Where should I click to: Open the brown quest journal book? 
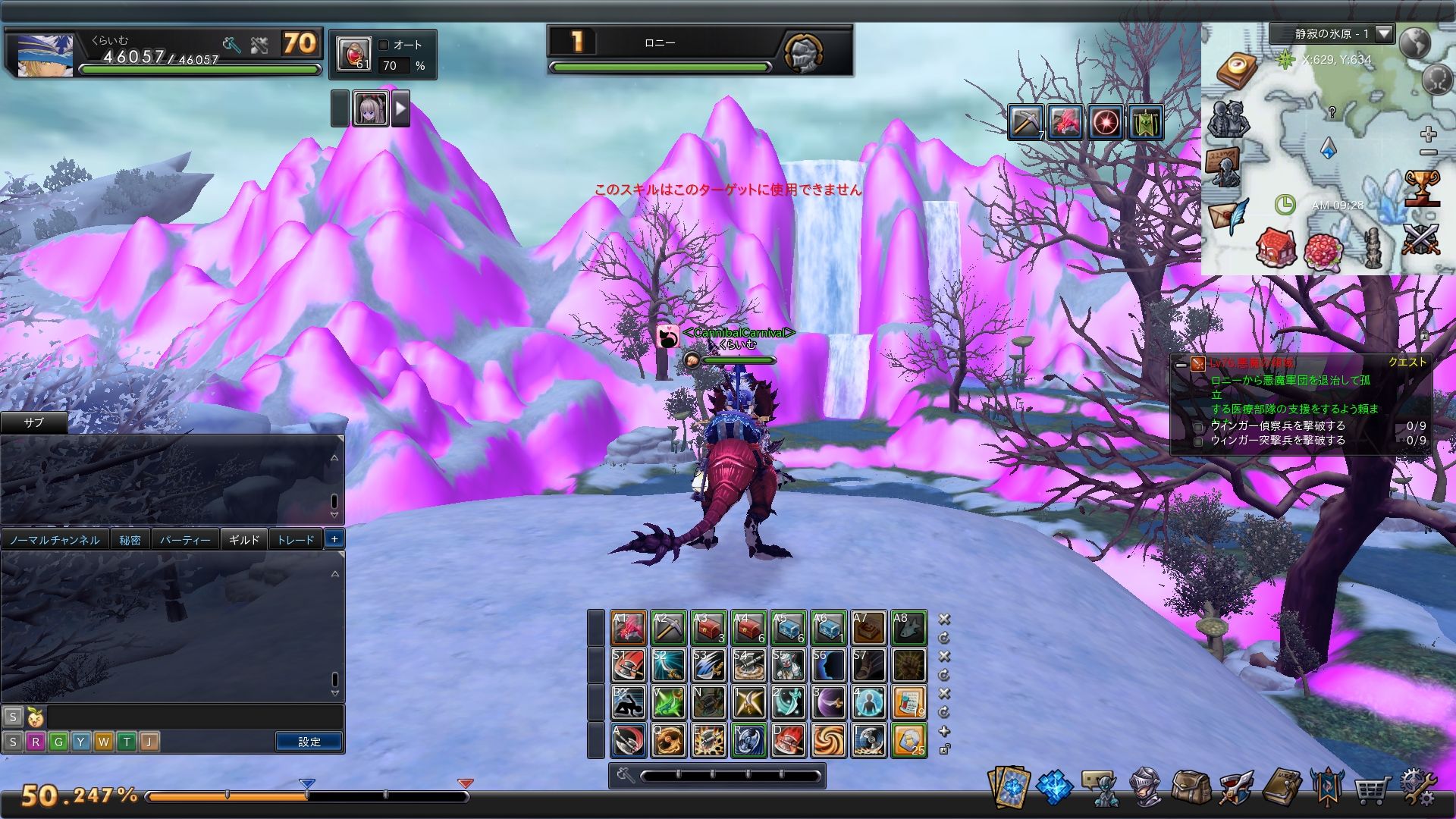(x=1282, y=787)
